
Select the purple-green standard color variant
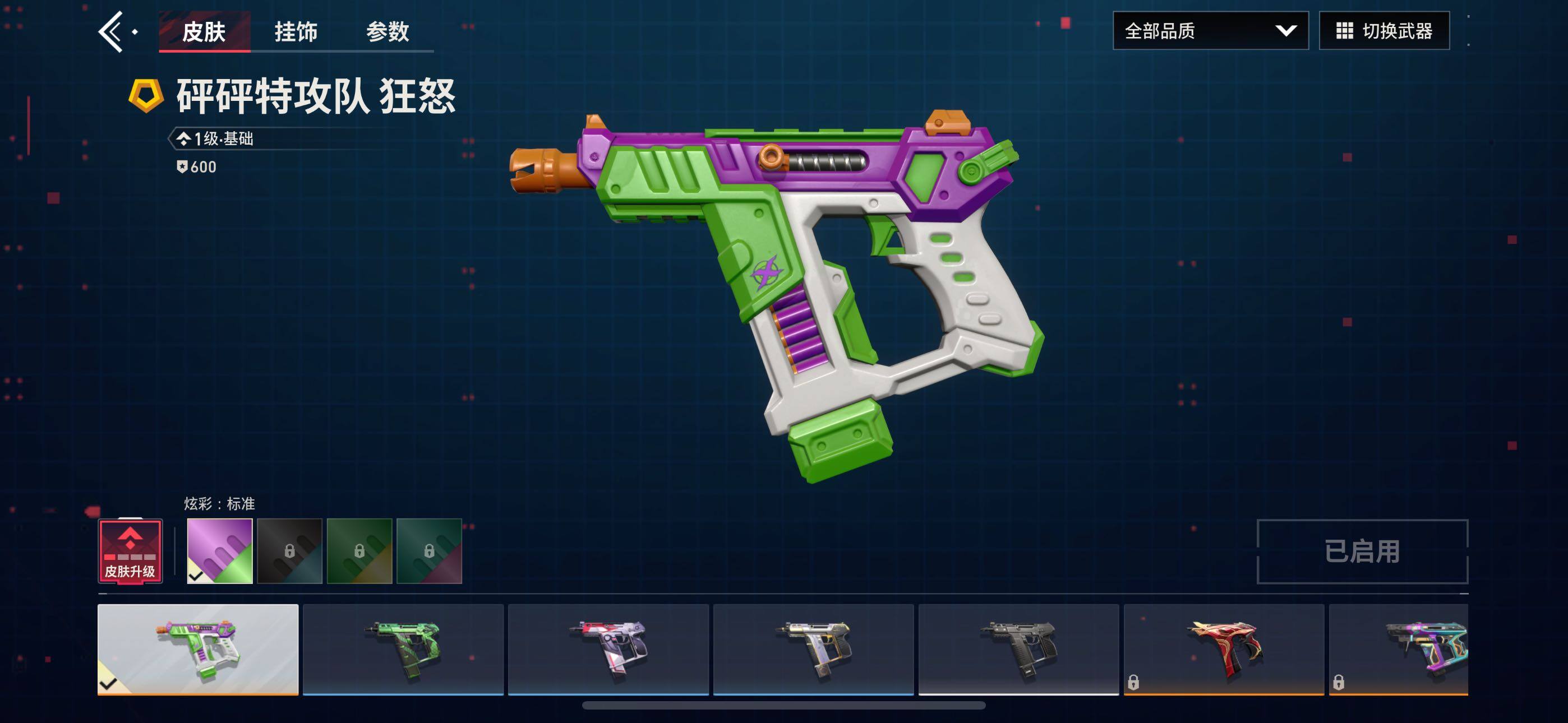click(x=220, y=551)
